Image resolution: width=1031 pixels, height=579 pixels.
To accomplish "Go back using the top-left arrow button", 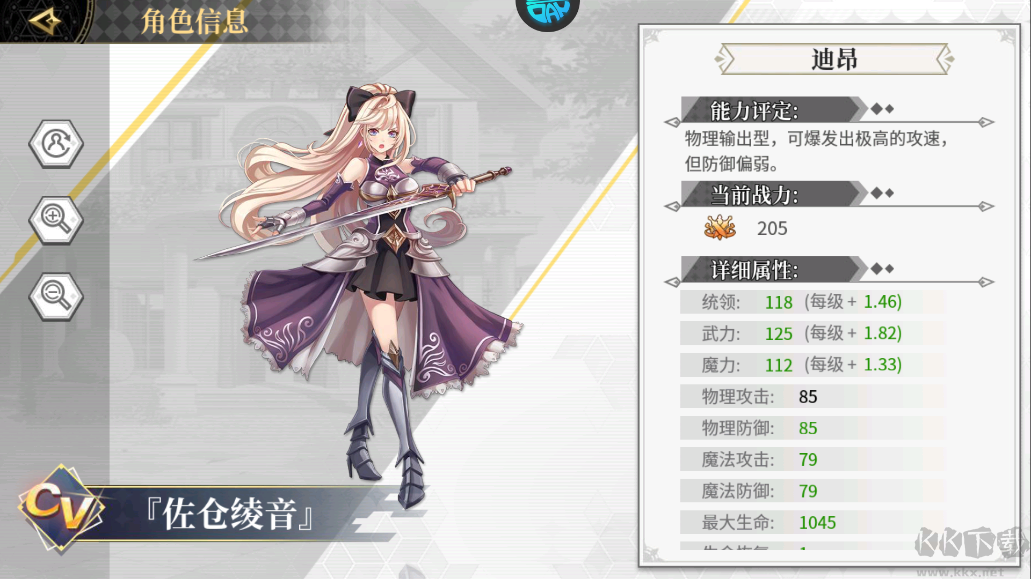I will (x=46, y=20).
